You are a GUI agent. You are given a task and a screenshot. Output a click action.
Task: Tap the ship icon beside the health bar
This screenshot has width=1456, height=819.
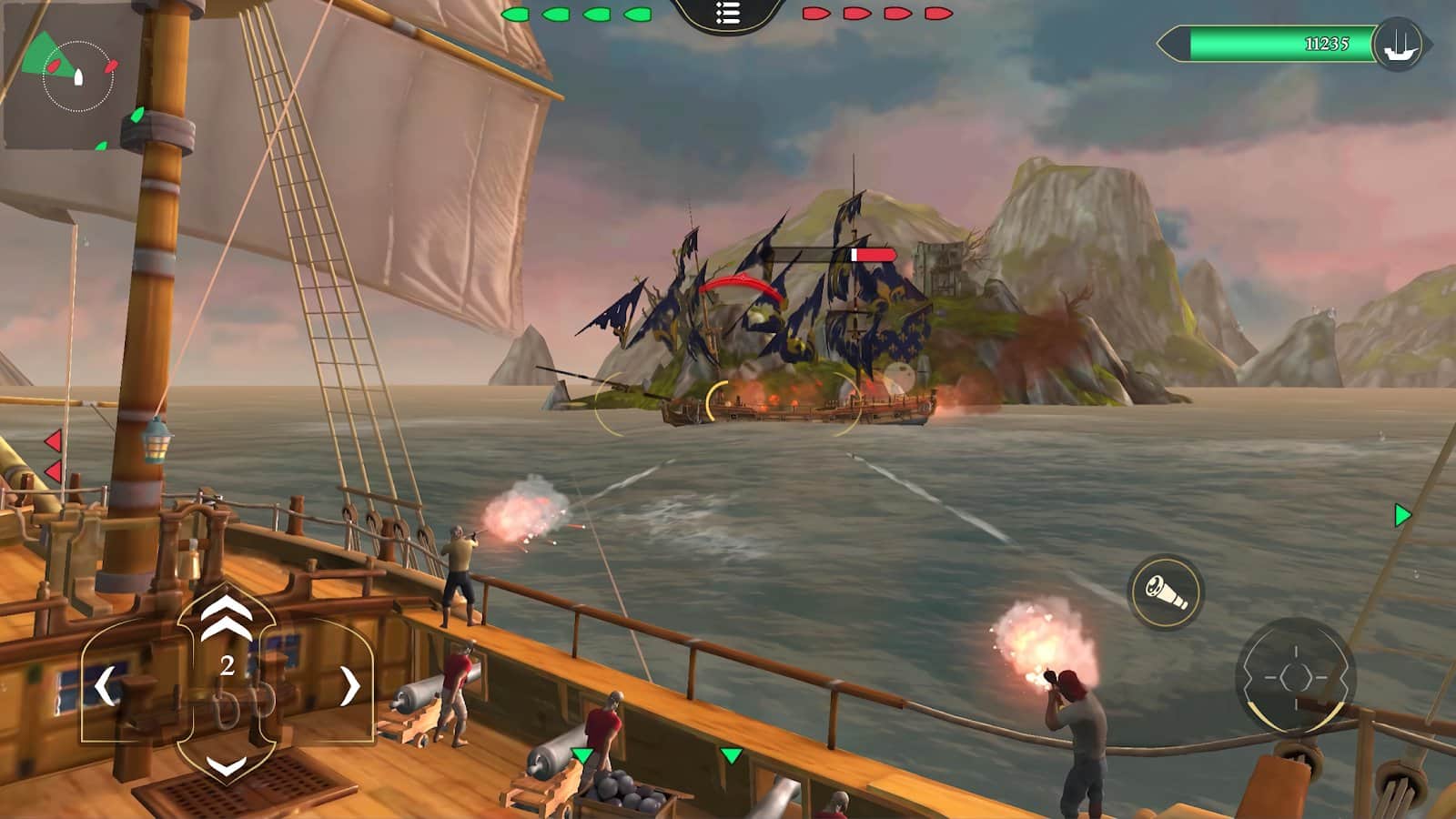(1398, 44)
